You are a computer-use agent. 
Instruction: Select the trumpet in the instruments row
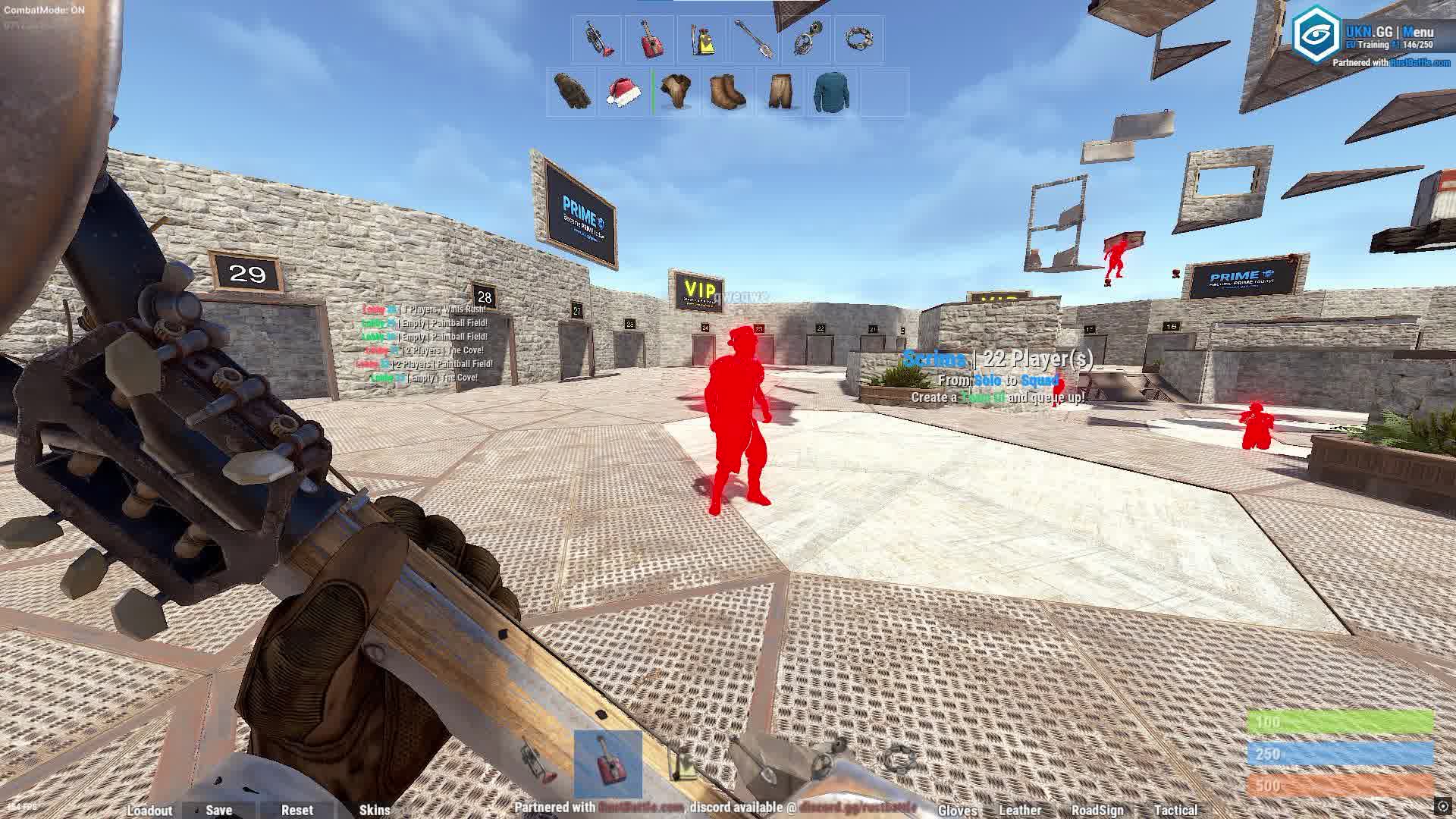click(597, 38)
